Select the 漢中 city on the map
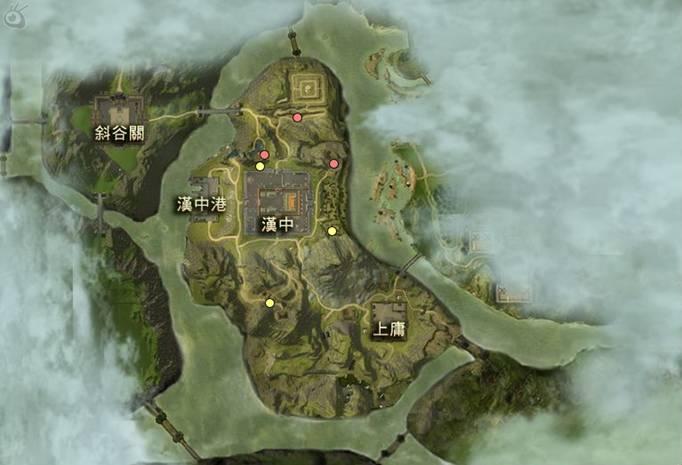The height and width of the screenshot is (465, 682). click(x=277, y=203)
